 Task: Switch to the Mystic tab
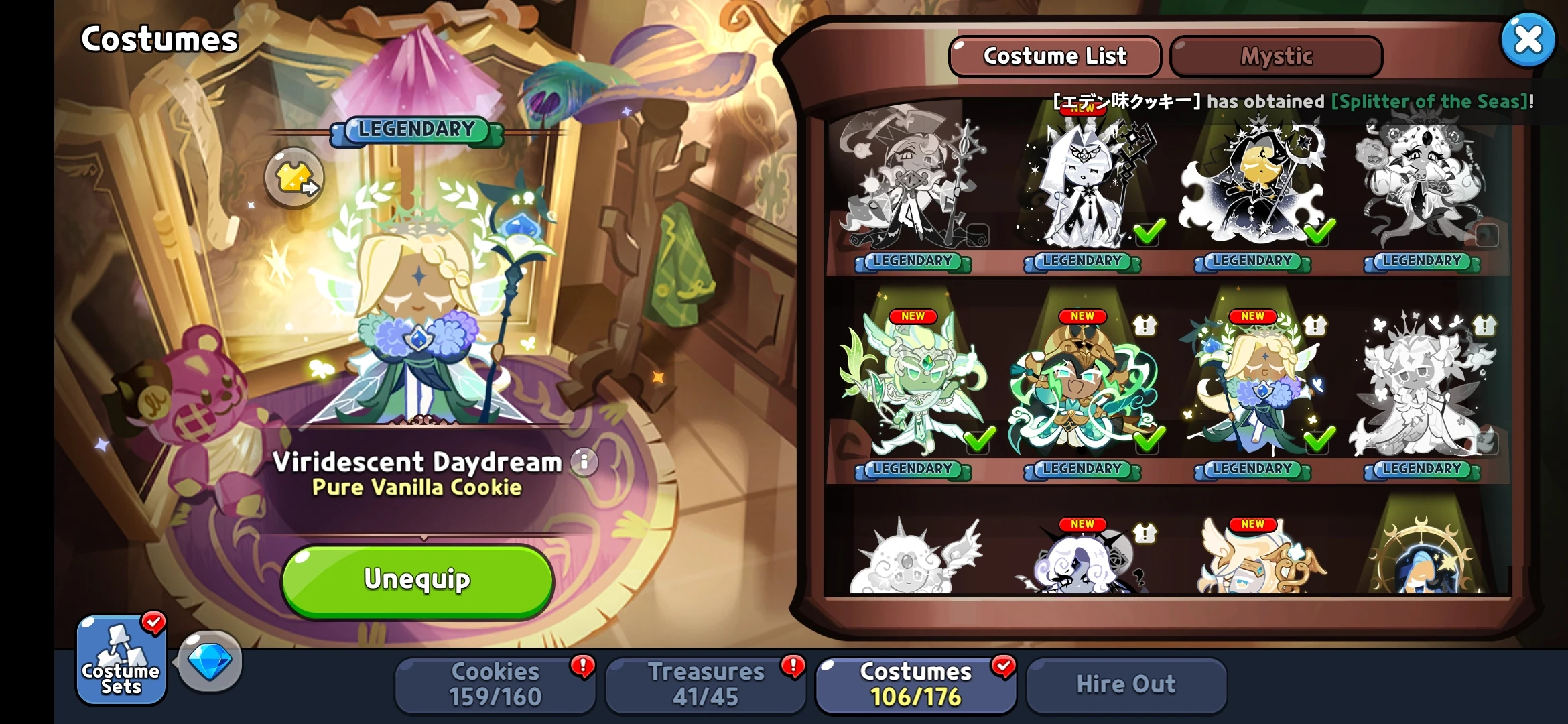point(1275,56)
